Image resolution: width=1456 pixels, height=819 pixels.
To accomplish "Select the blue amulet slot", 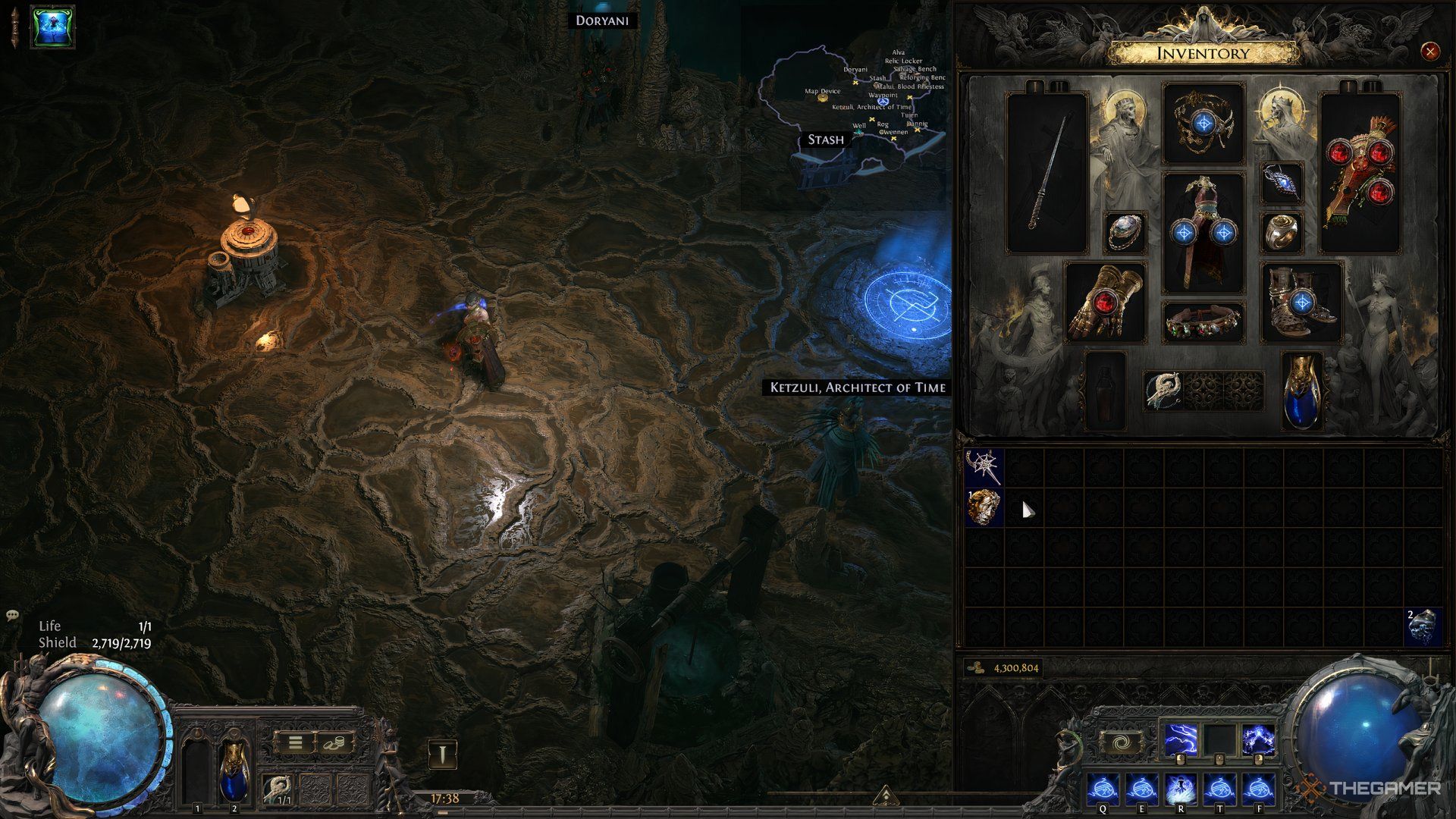I will (1282, 183).
